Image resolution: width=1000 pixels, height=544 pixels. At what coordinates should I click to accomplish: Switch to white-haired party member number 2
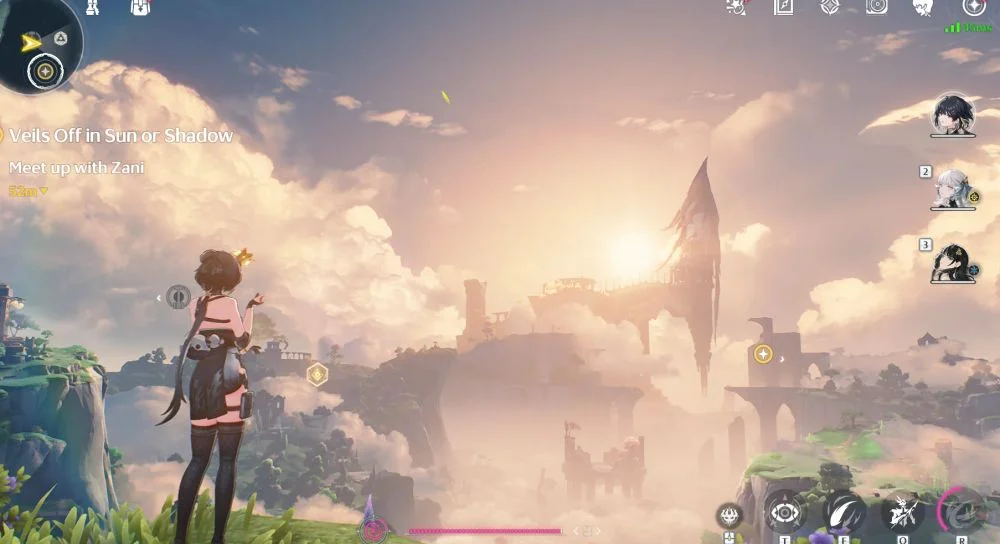pyautogui.click(x=953, y=188)
